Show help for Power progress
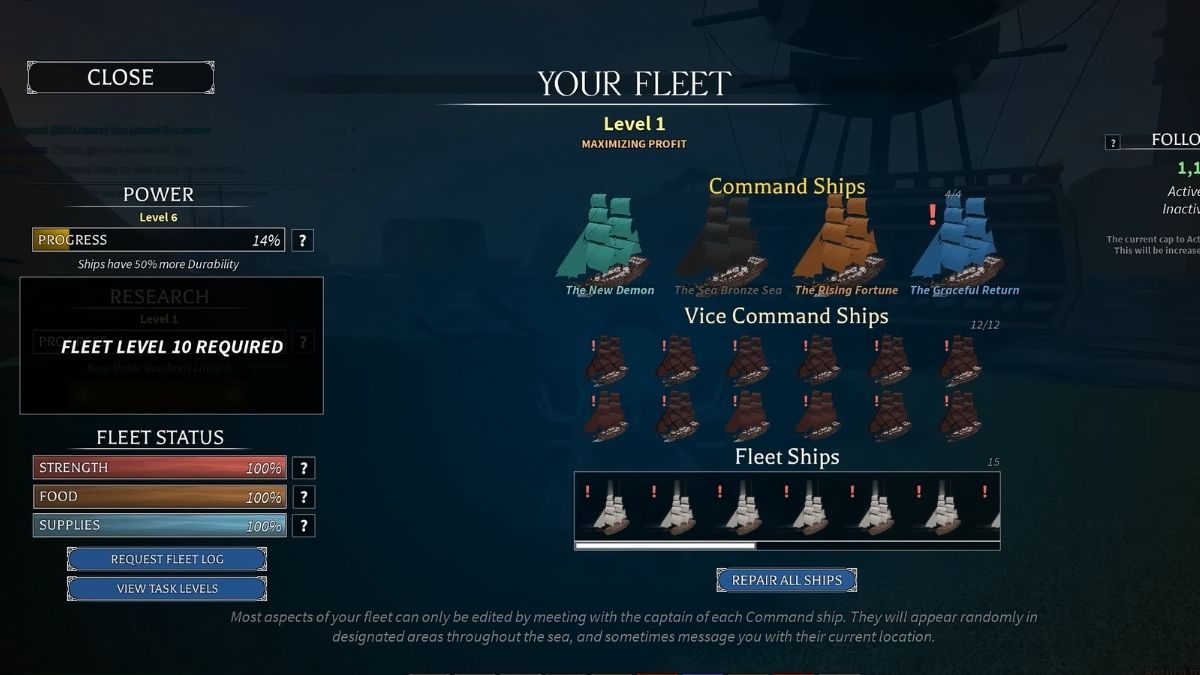 point(303,240)
